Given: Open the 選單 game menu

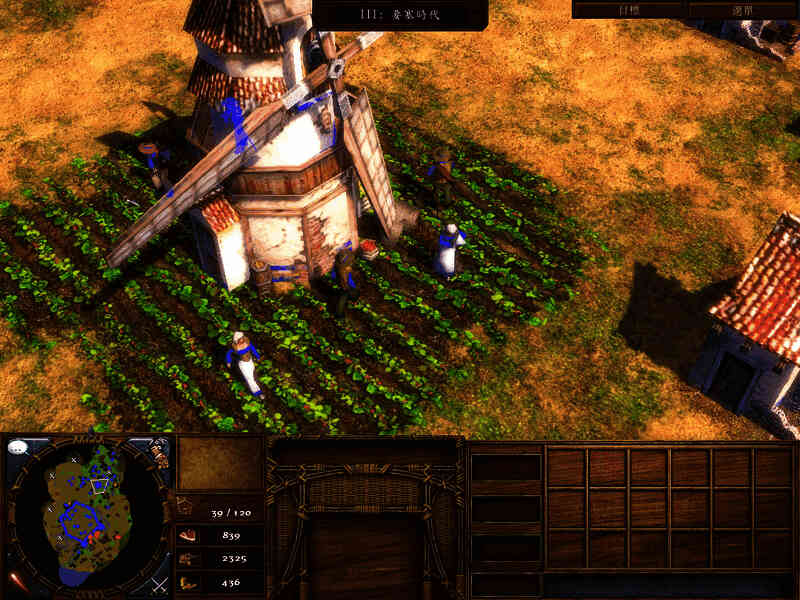Looking at the screenshot, I should tap(742, 9).
